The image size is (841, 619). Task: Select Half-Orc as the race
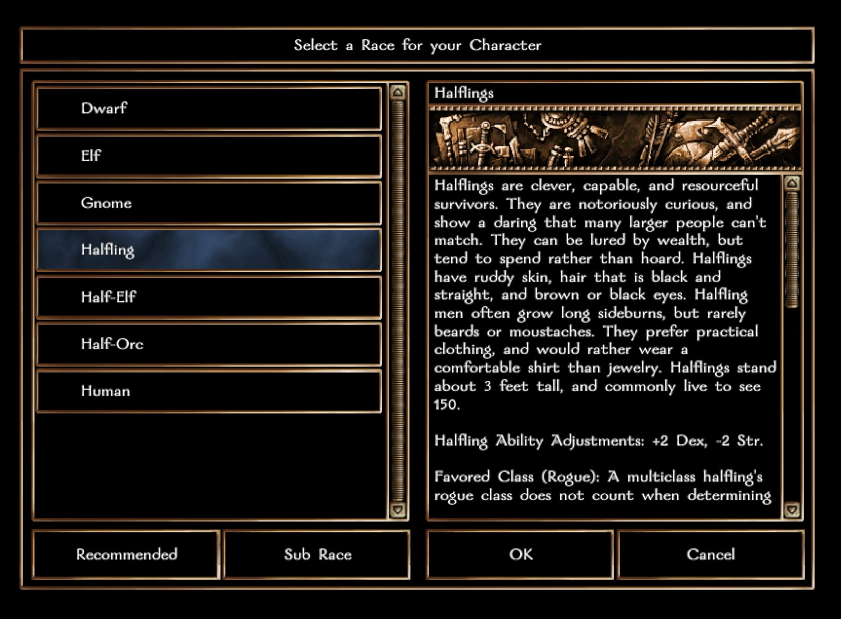pos(209,344)
